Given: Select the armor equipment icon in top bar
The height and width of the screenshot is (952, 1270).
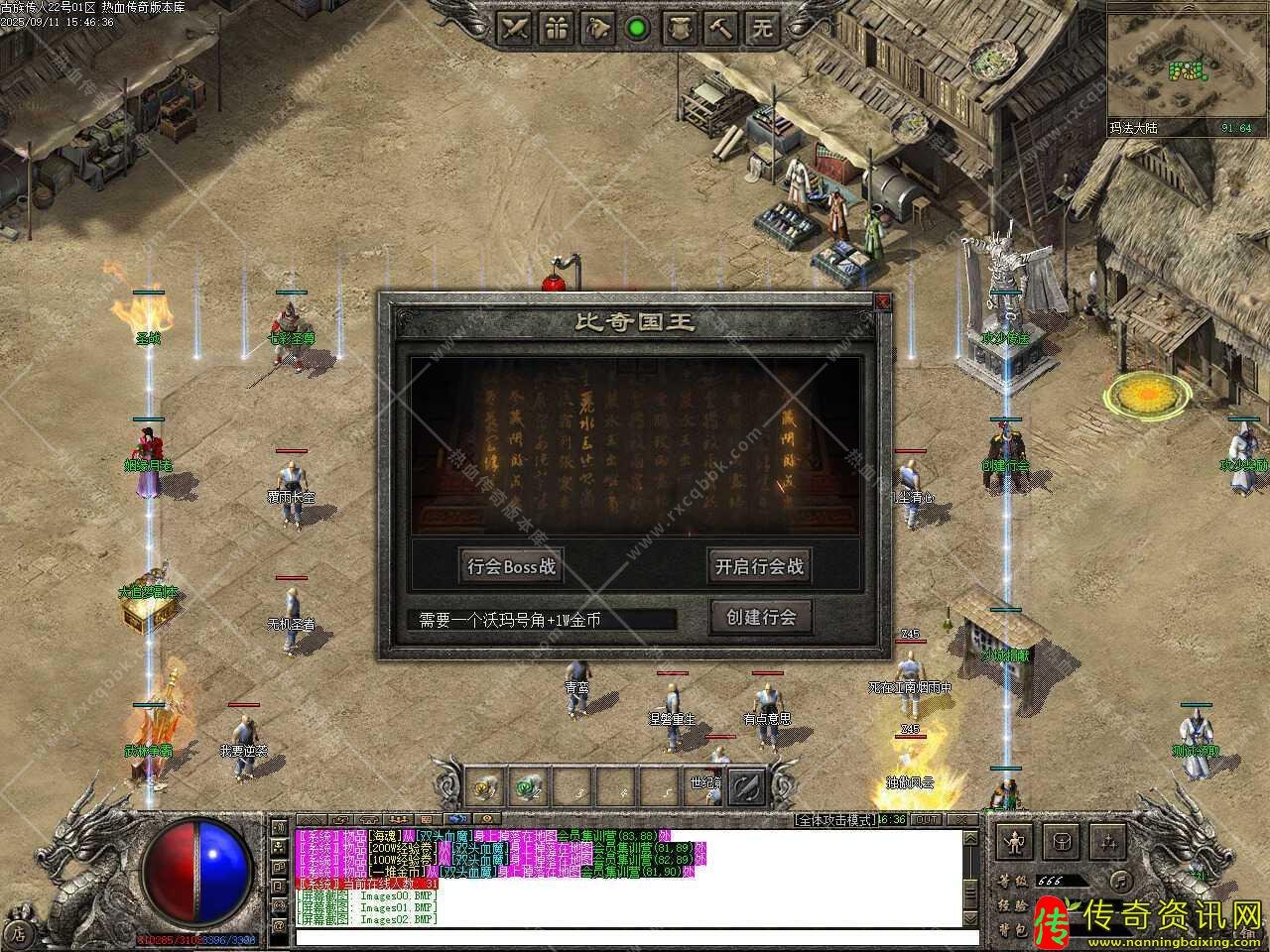Looking at the screenshot, I should click(679, 28).
